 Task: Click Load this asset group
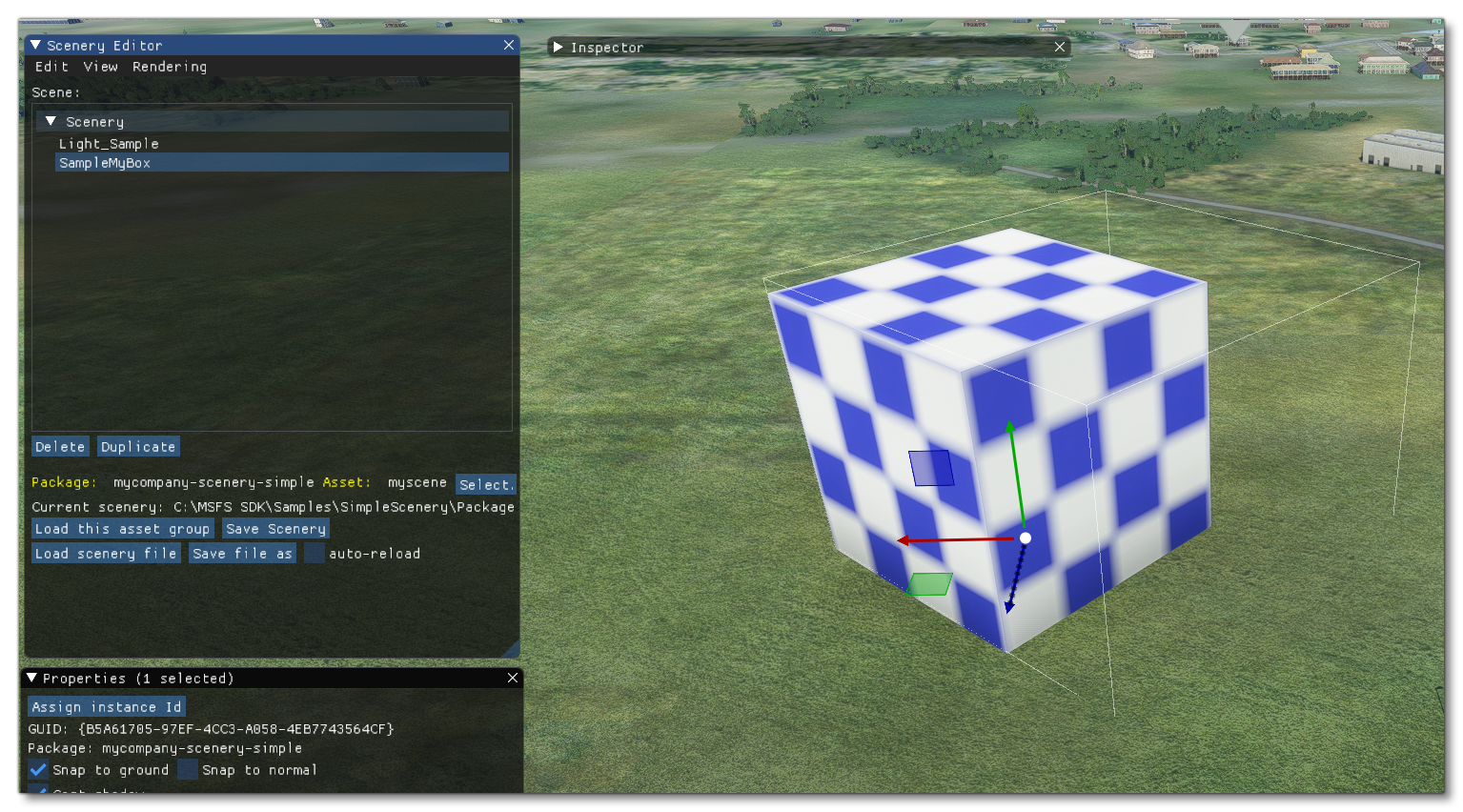[122, 528]
